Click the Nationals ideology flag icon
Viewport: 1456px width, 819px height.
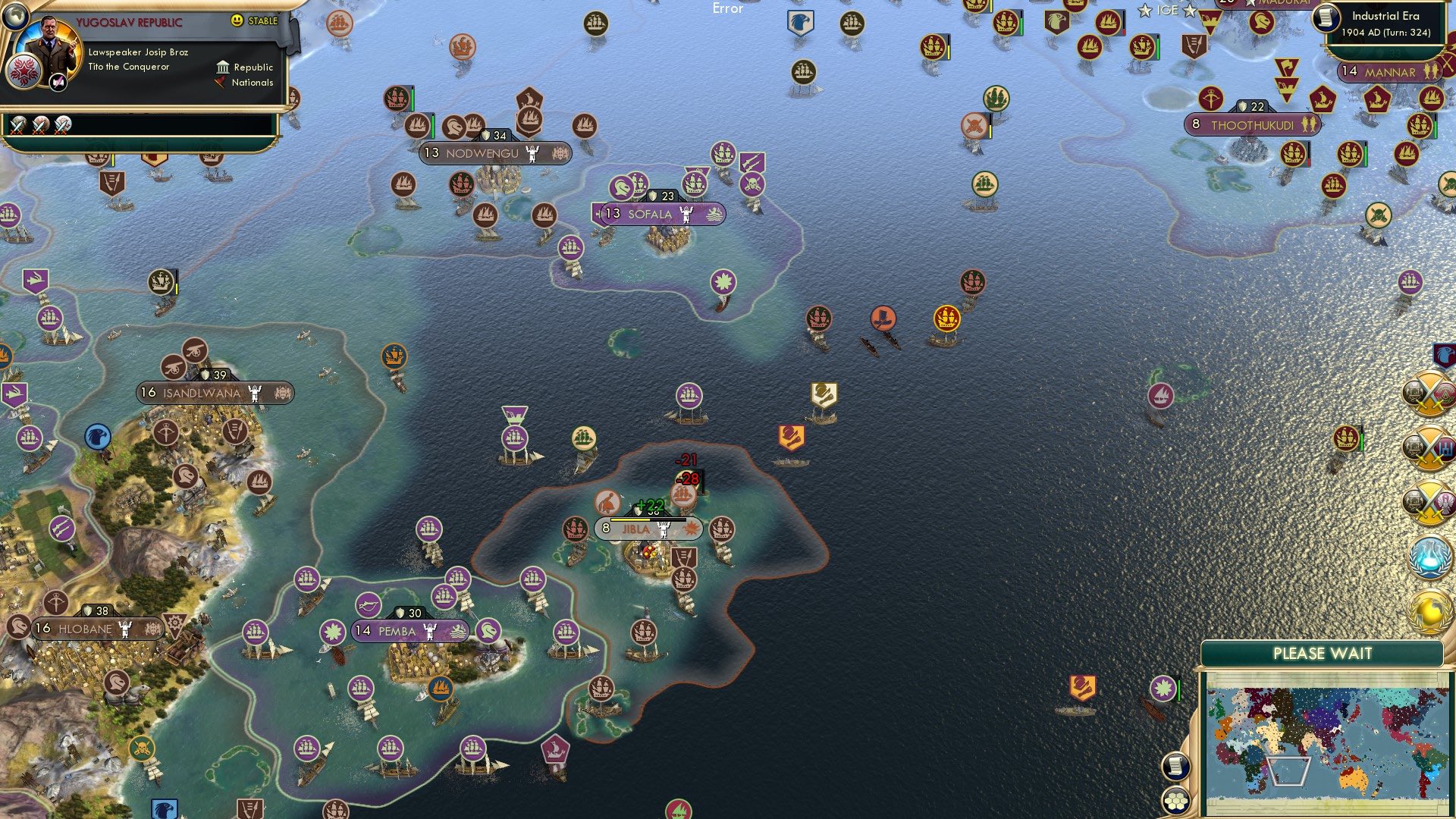pos(220,83)
